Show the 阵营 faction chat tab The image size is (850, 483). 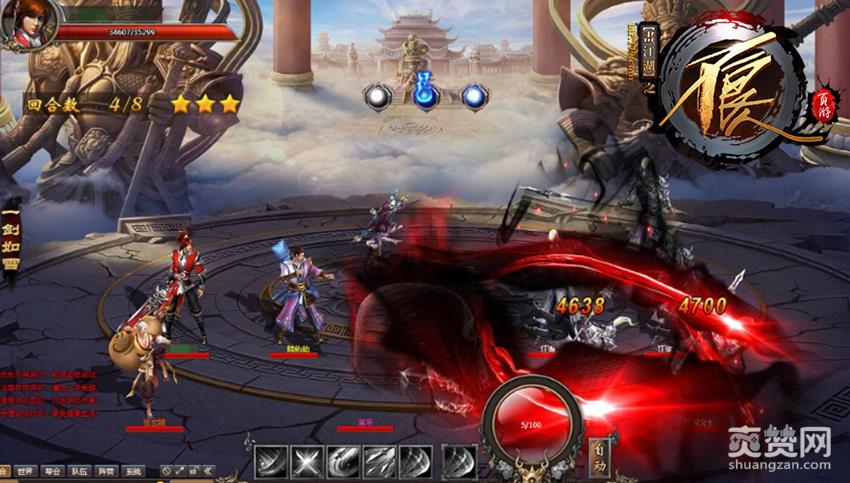pyautogui.click(x=107, y=471)
